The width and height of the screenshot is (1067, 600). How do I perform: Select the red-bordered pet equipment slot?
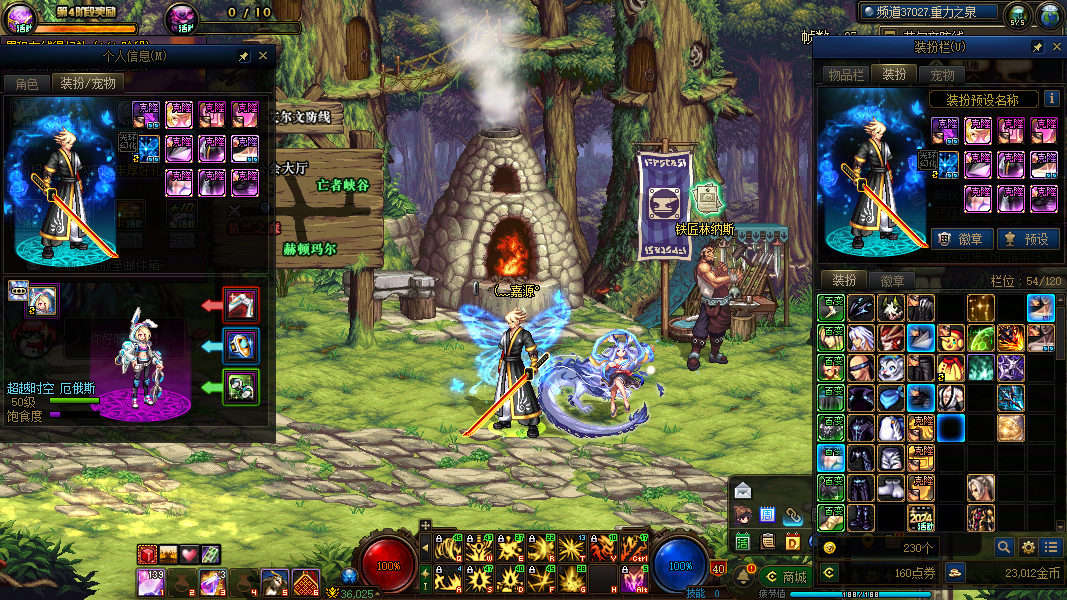tap(241, 304)
